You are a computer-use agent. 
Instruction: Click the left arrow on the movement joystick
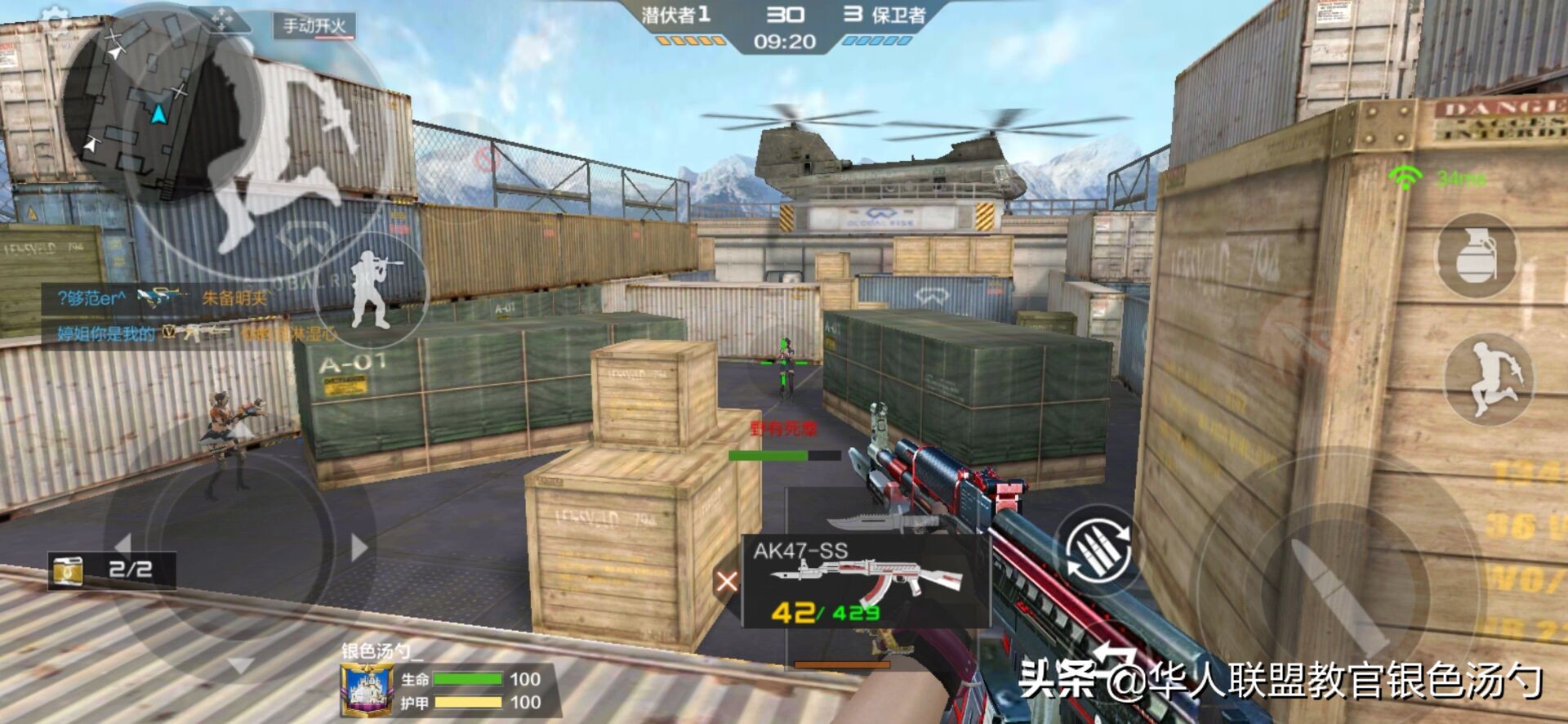[x=123, y=545]
